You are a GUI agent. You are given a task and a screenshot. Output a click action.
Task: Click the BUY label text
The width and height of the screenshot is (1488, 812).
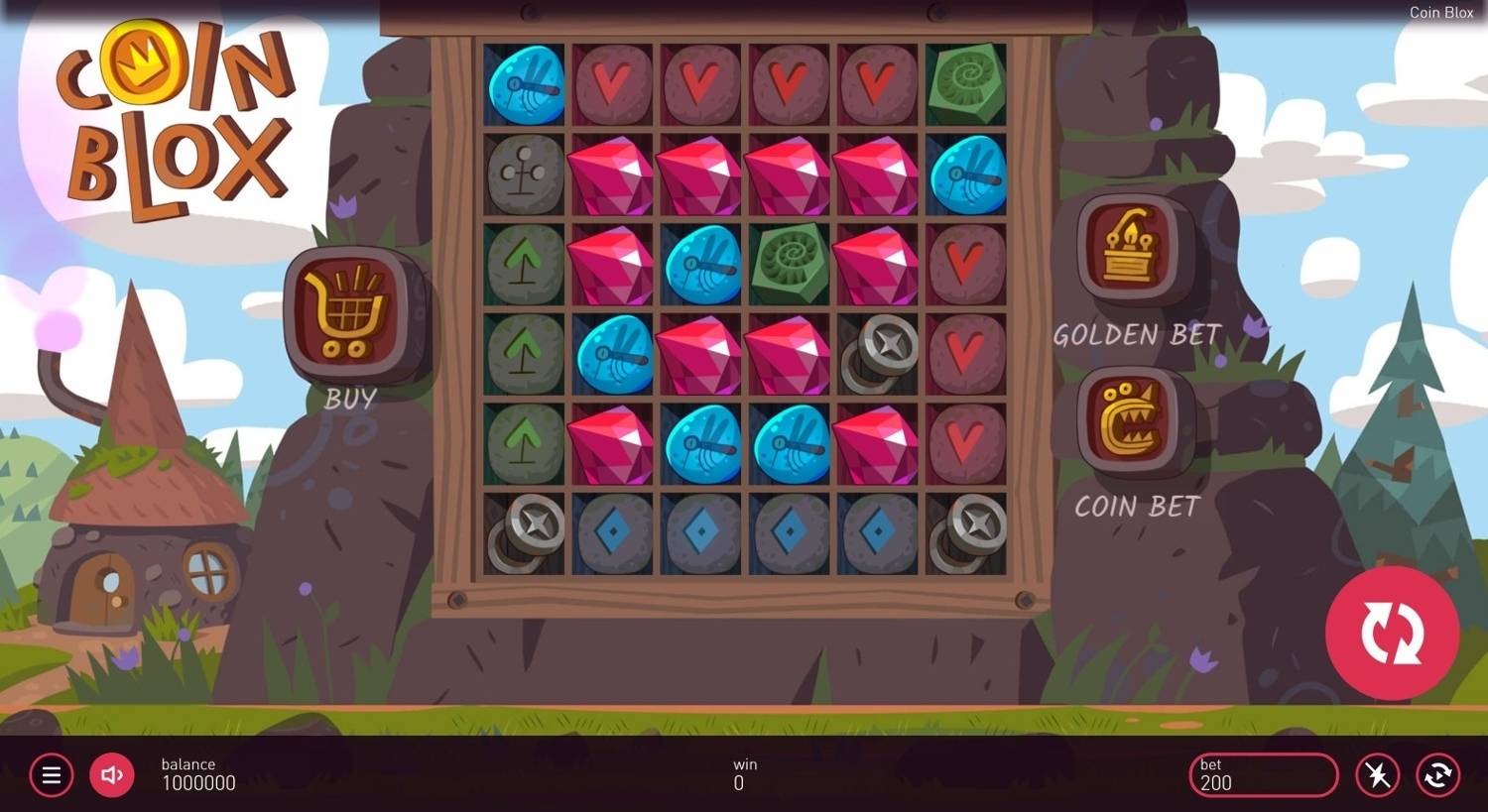(x=352, y=399)
